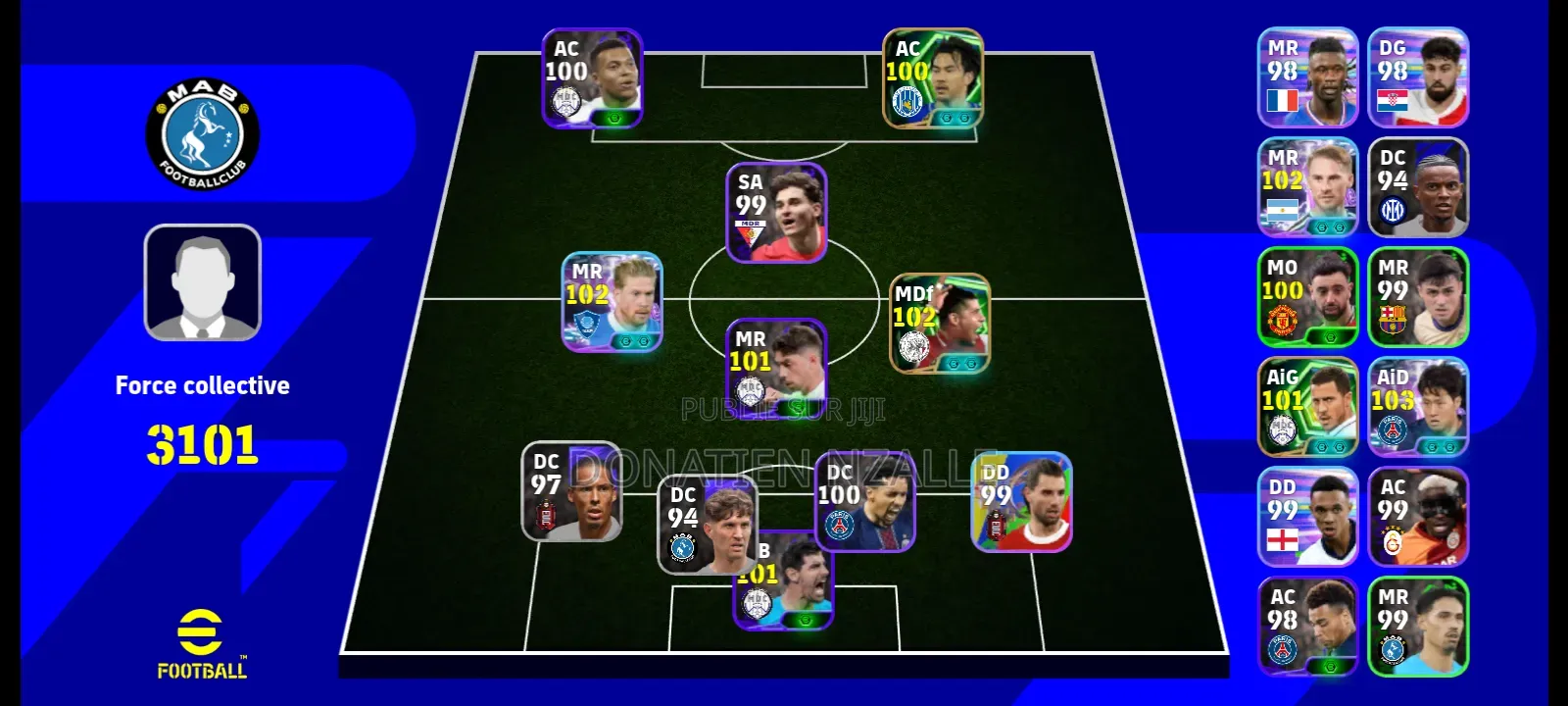Open the manager silhouette portrait
The height and width of the screenshot is (706, 1568).
(x=203, y=282)
